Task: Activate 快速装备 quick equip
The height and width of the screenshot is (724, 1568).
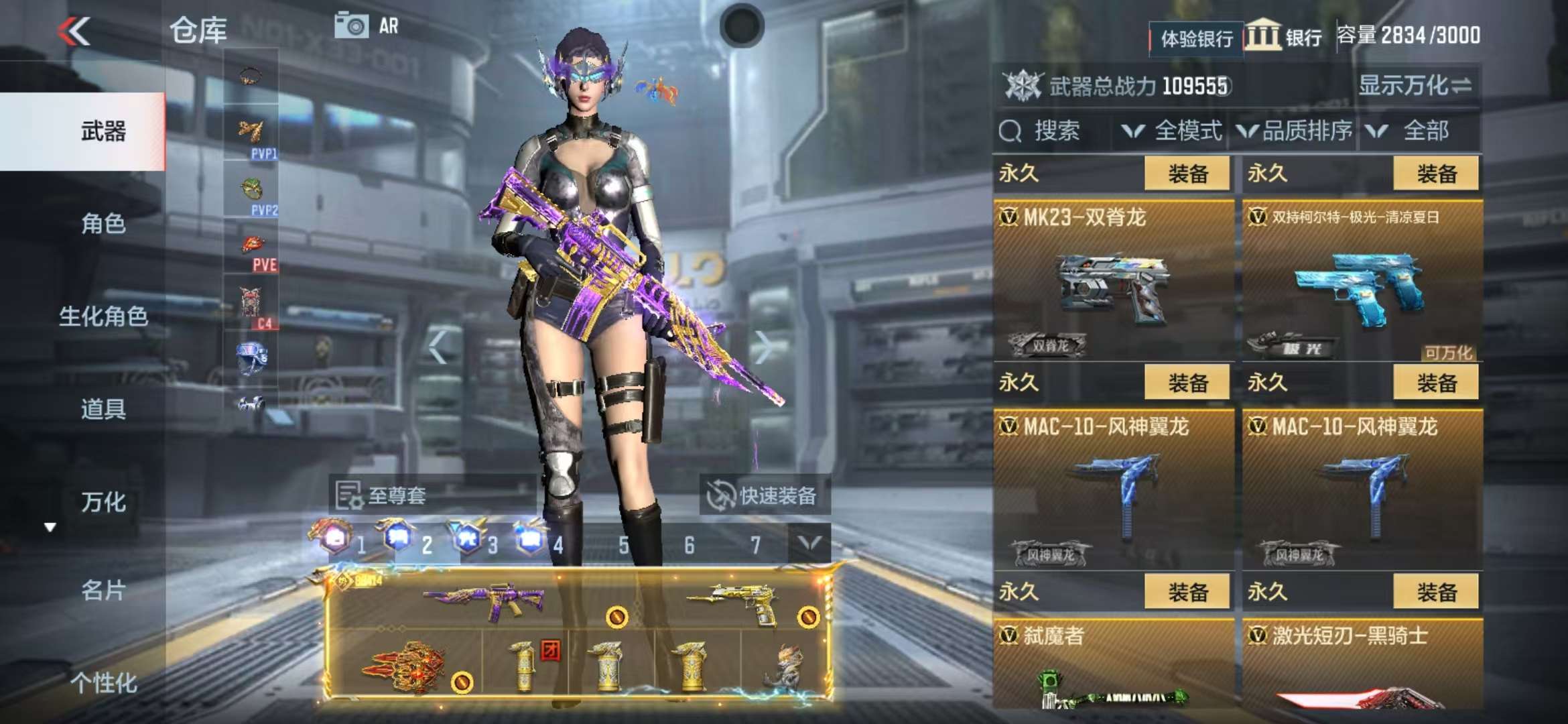Action: [x=764, y=496]
